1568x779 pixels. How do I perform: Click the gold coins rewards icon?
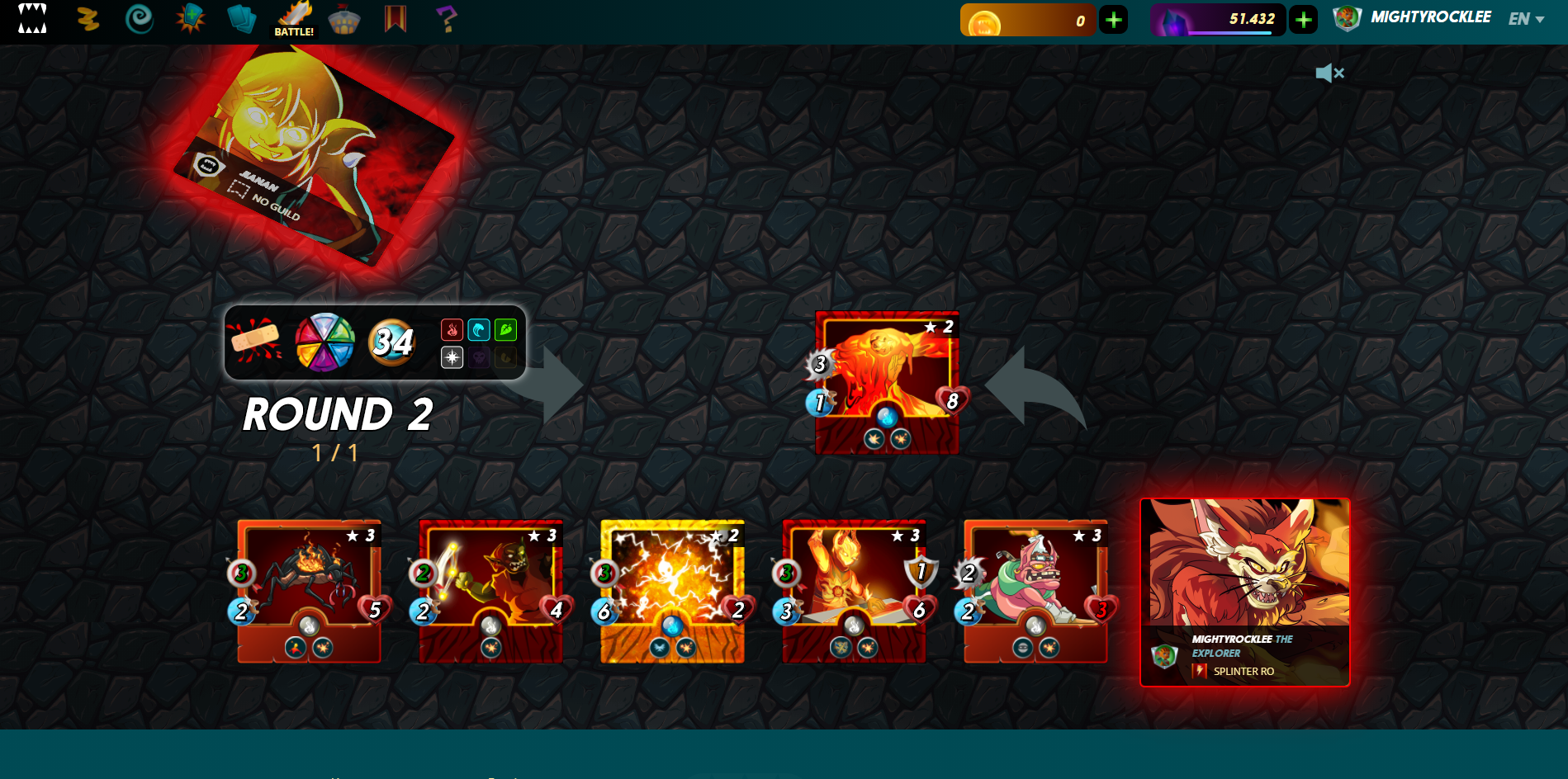click(88, 17)
